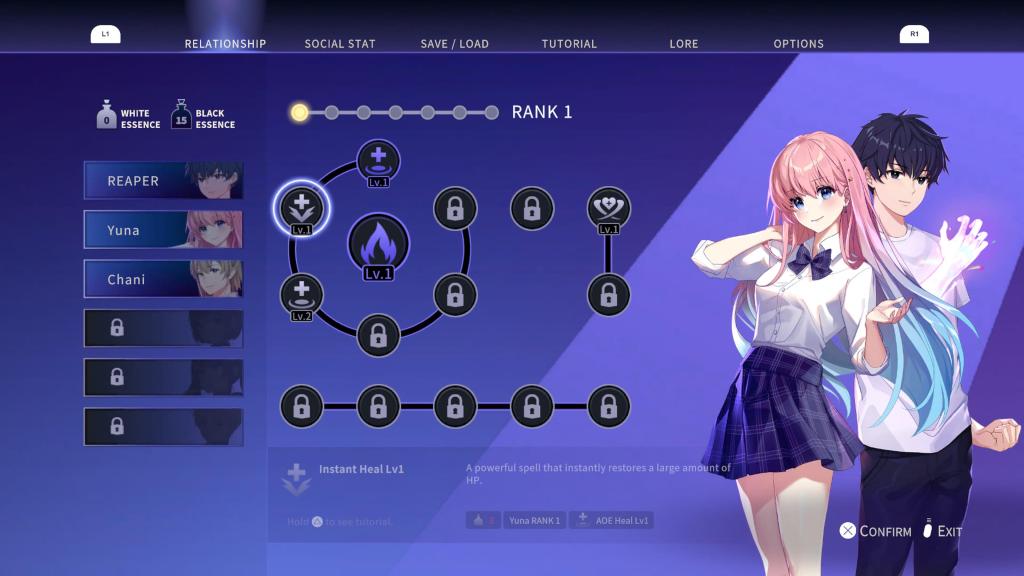Open the Options tab
Image resolution: width=1024 pixels, height=576 pixels.
798,44
